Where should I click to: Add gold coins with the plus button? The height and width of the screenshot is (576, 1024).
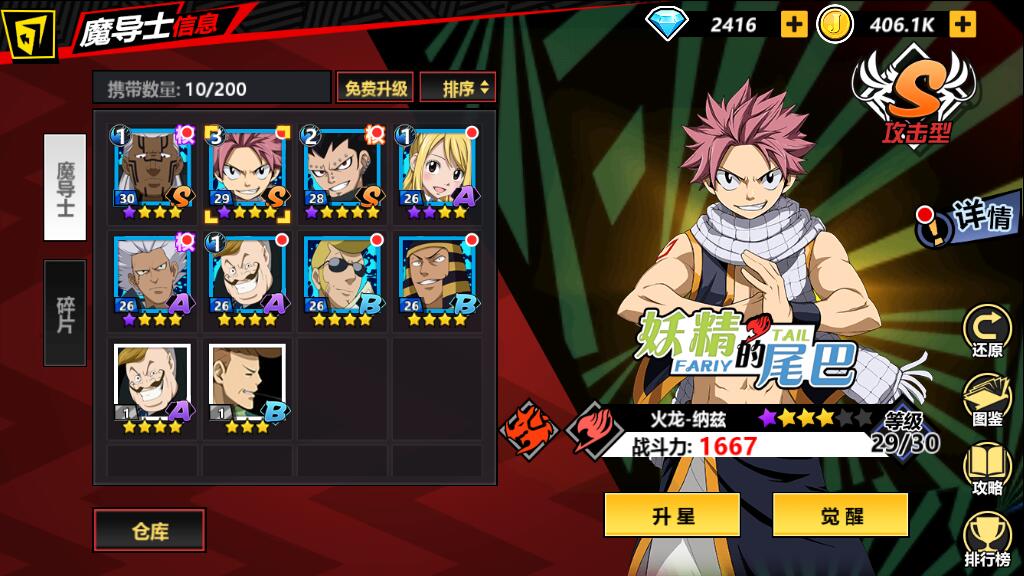click(x=962, y=24)
